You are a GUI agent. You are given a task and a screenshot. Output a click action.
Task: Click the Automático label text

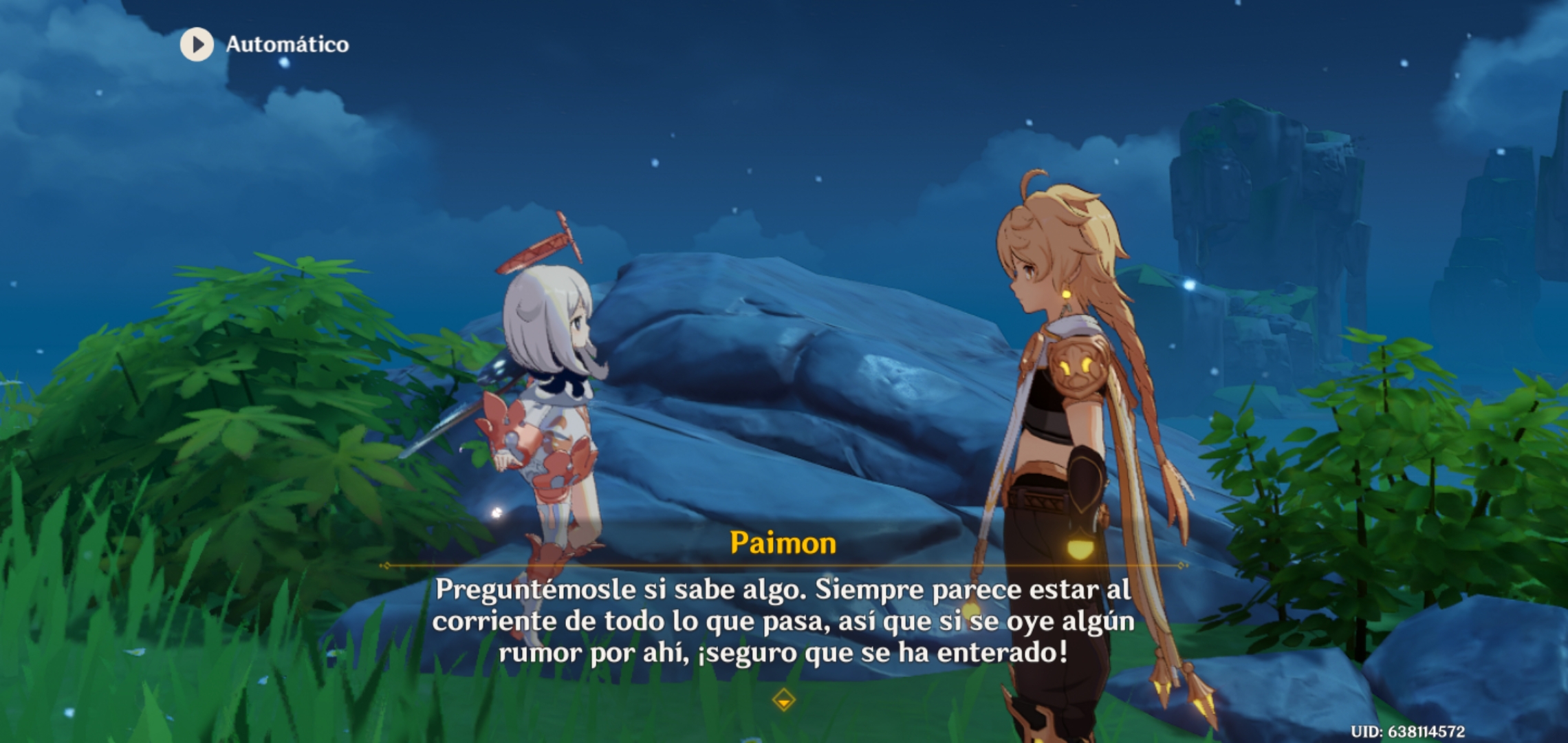pyautogui.click(x=286, y=45)
